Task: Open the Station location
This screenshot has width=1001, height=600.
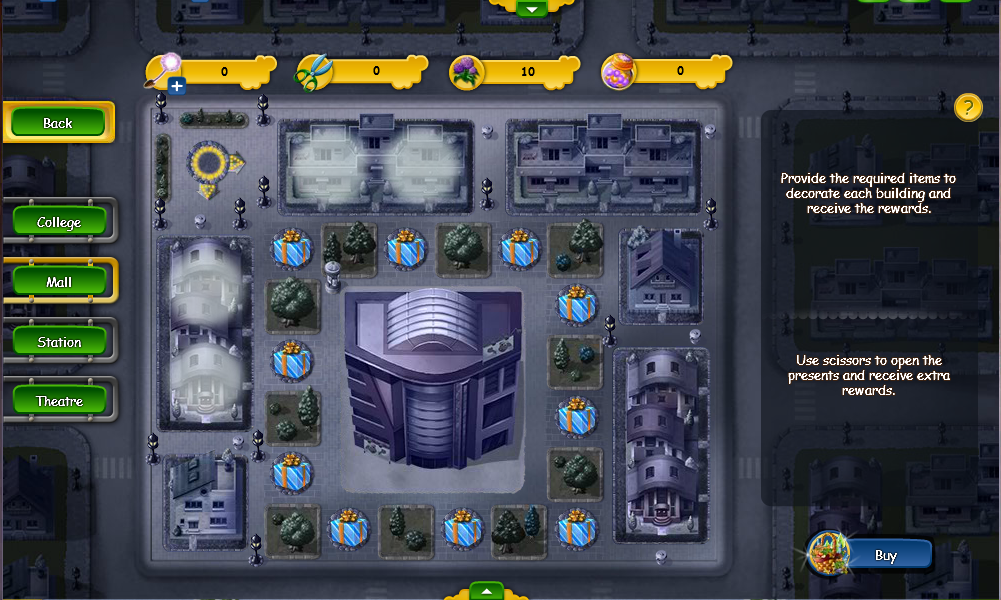Action: coord(59,342)
